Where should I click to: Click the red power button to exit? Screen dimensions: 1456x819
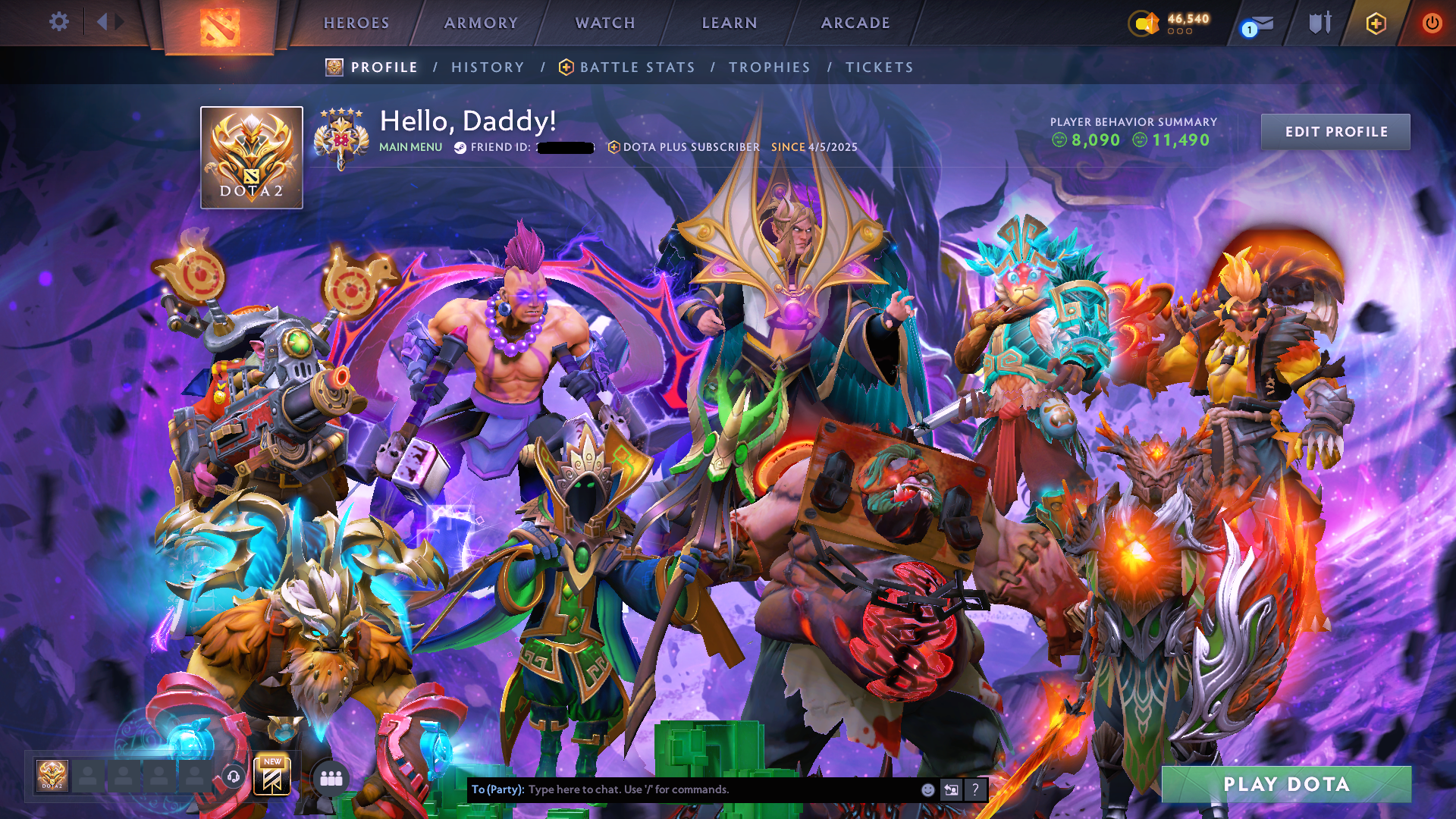click(x=1432, y=23)
